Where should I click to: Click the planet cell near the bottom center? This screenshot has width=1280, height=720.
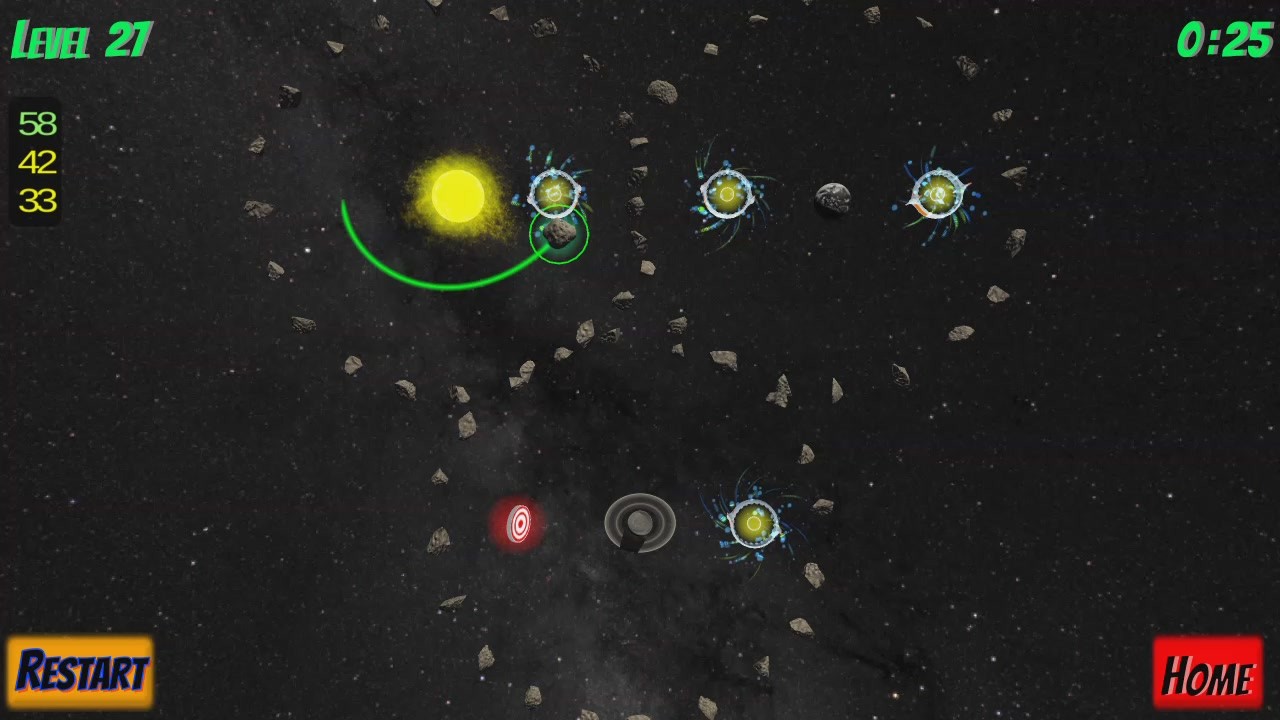point(755,523)
